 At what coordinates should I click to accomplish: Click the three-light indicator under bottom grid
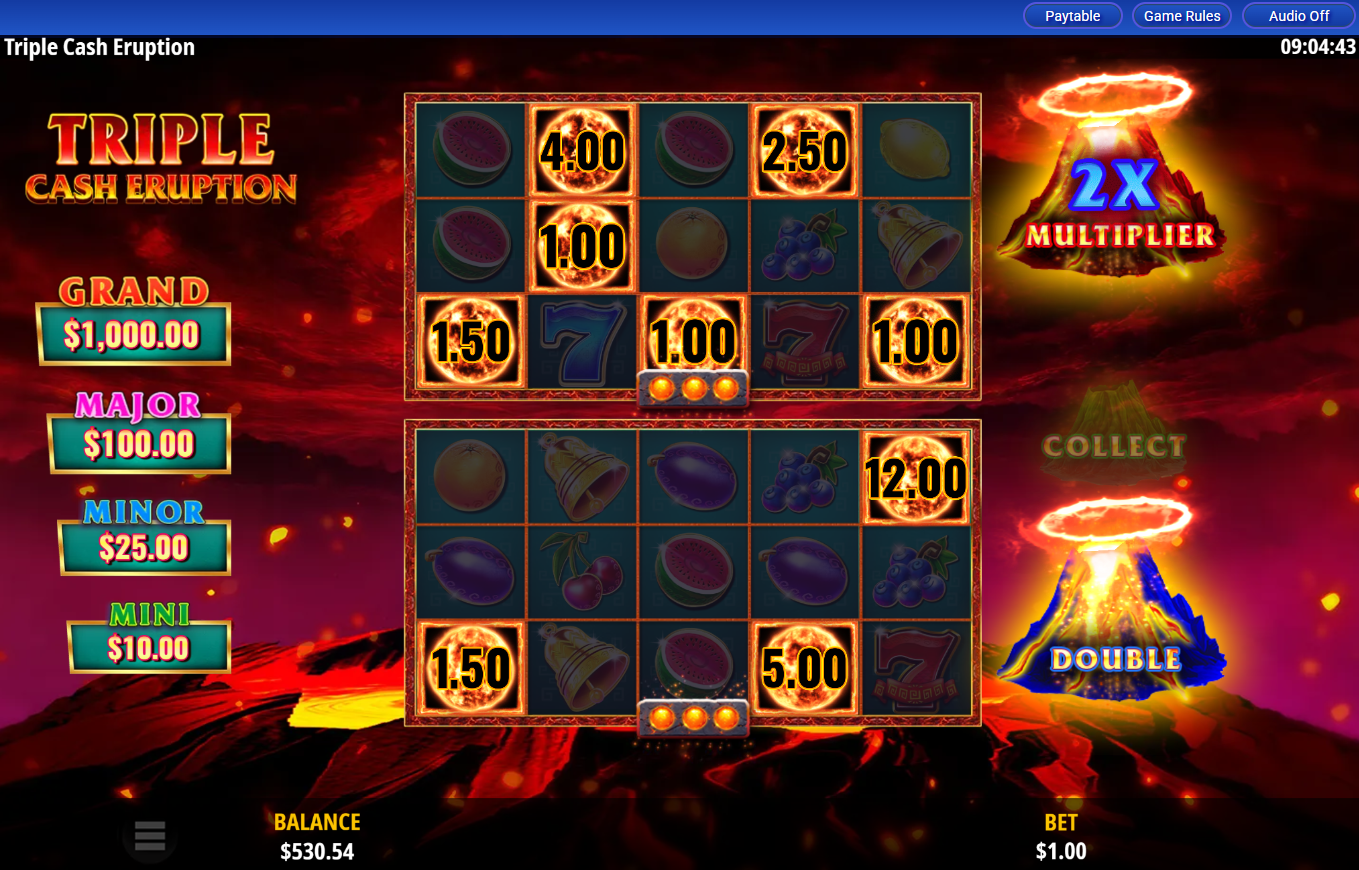tap(693, 715)
